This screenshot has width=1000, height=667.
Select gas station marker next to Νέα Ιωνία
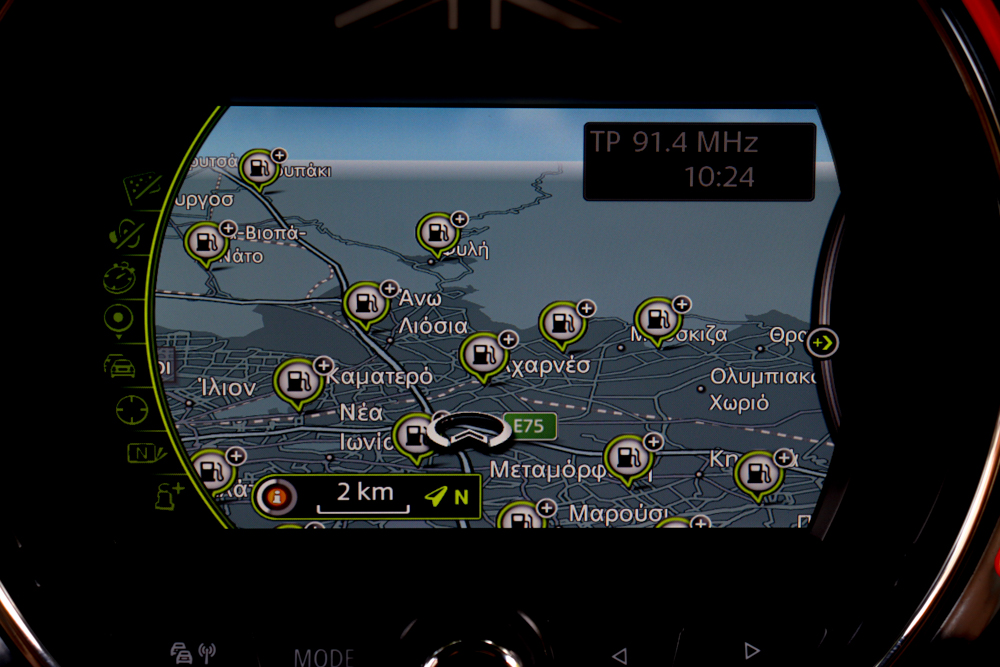click(x=412, y=436)
